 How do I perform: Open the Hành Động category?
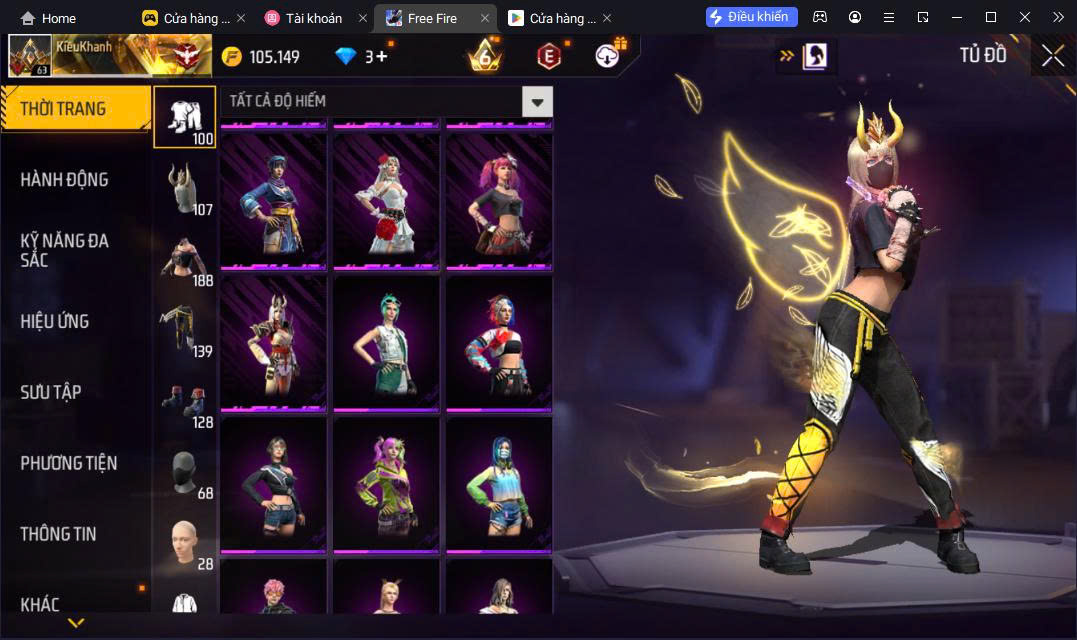click(x=65, y=180)
